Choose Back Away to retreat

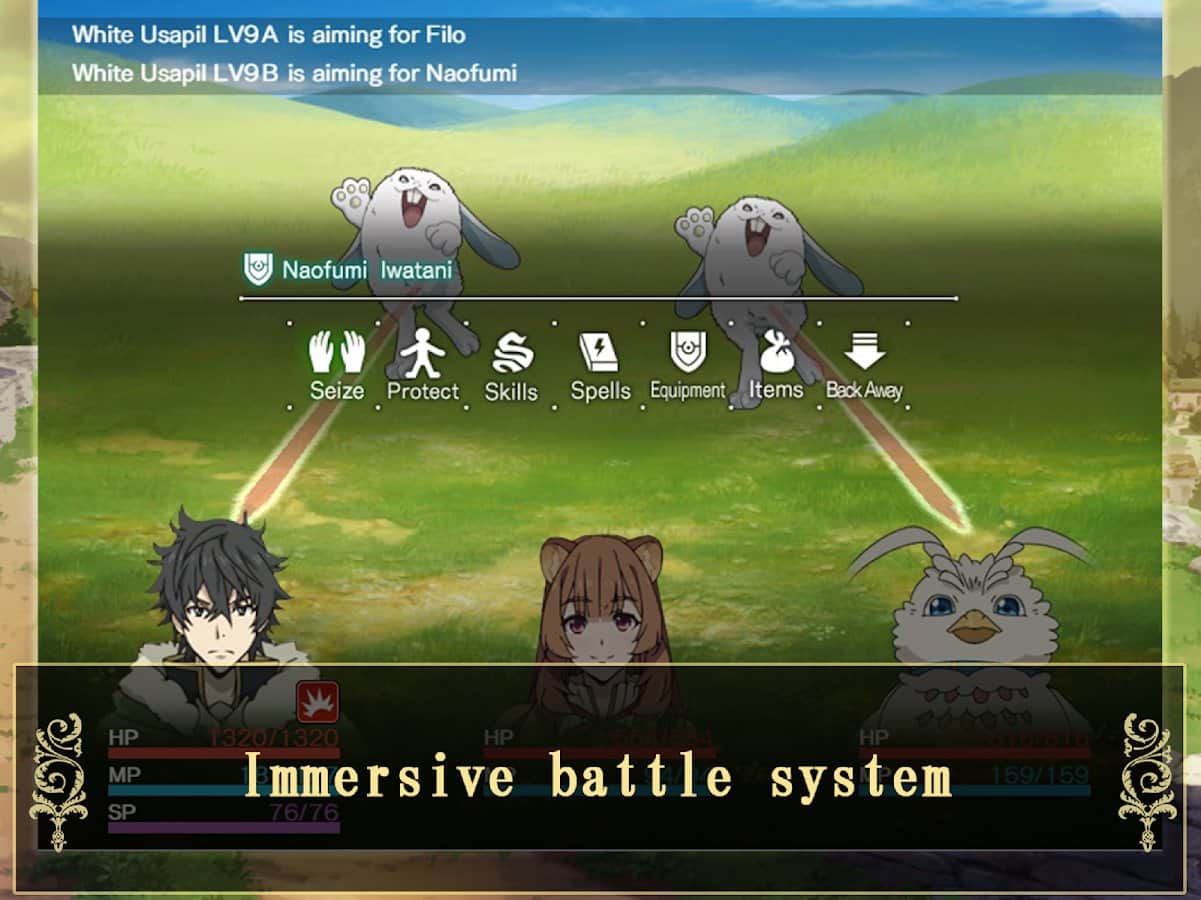pyautogui.click(x=864, y=365)
